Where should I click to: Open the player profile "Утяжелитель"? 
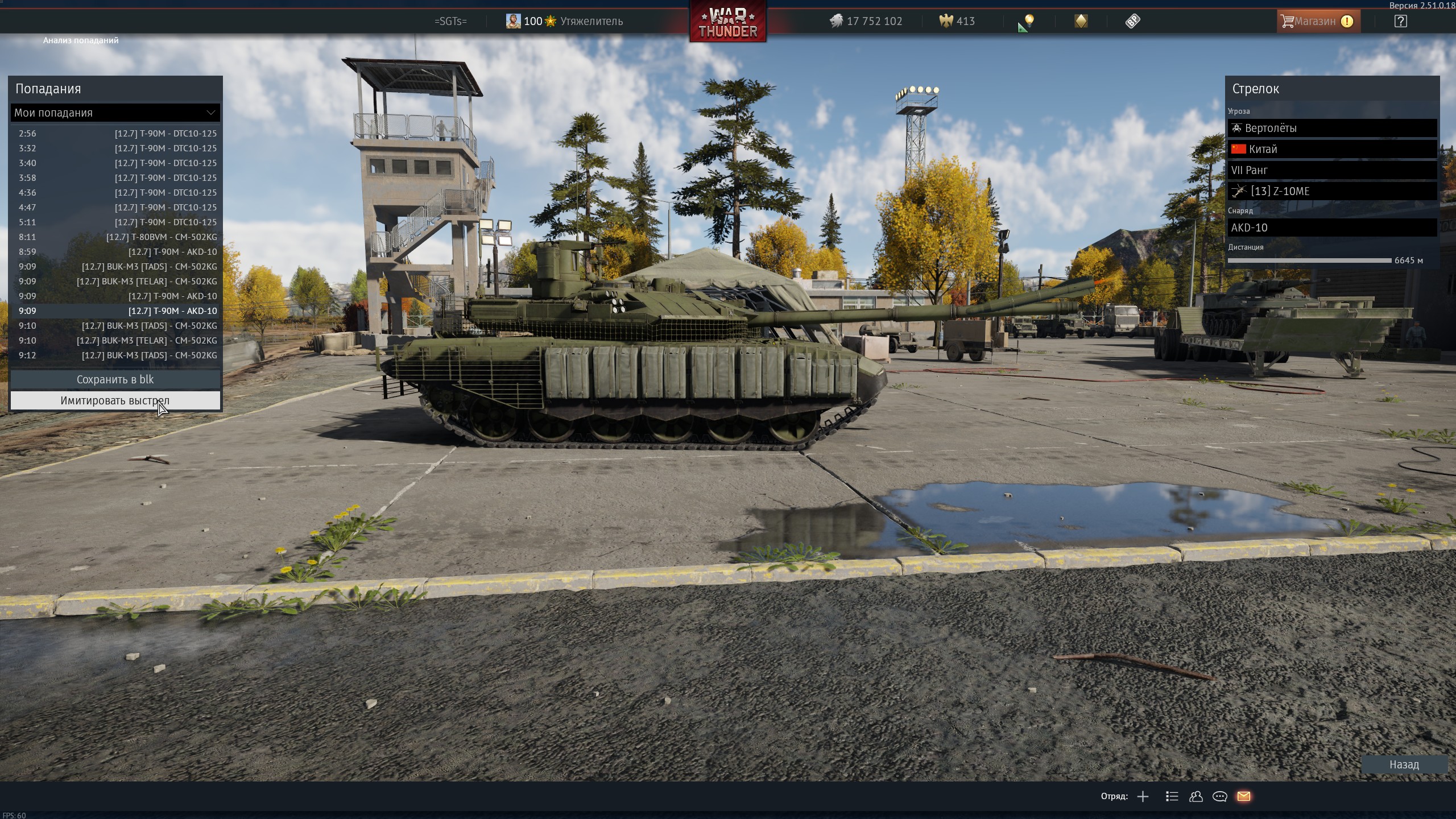[x=590, y=22]
